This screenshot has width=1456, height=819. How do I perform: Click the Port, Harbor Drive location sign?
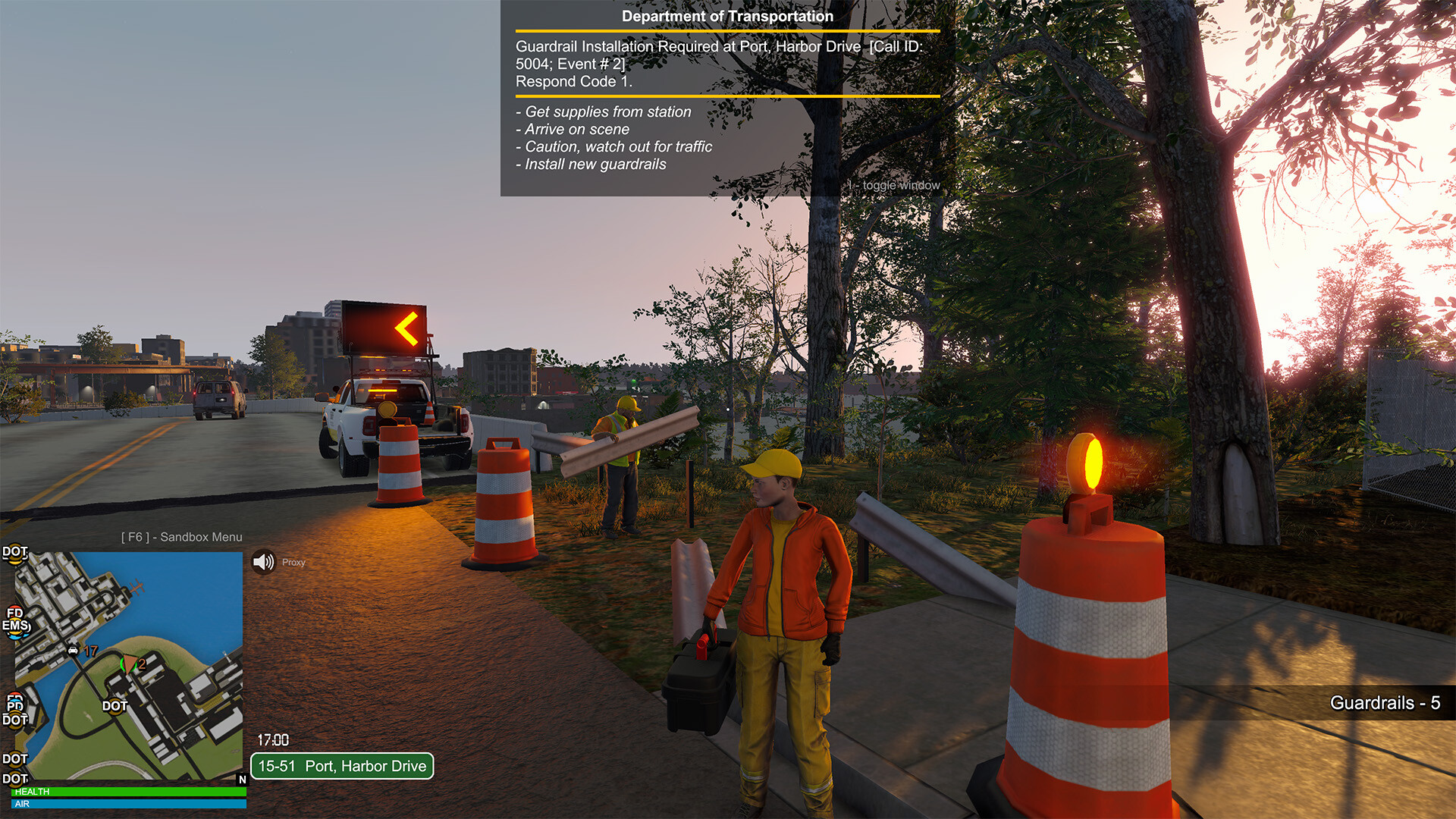coord(342,766)
